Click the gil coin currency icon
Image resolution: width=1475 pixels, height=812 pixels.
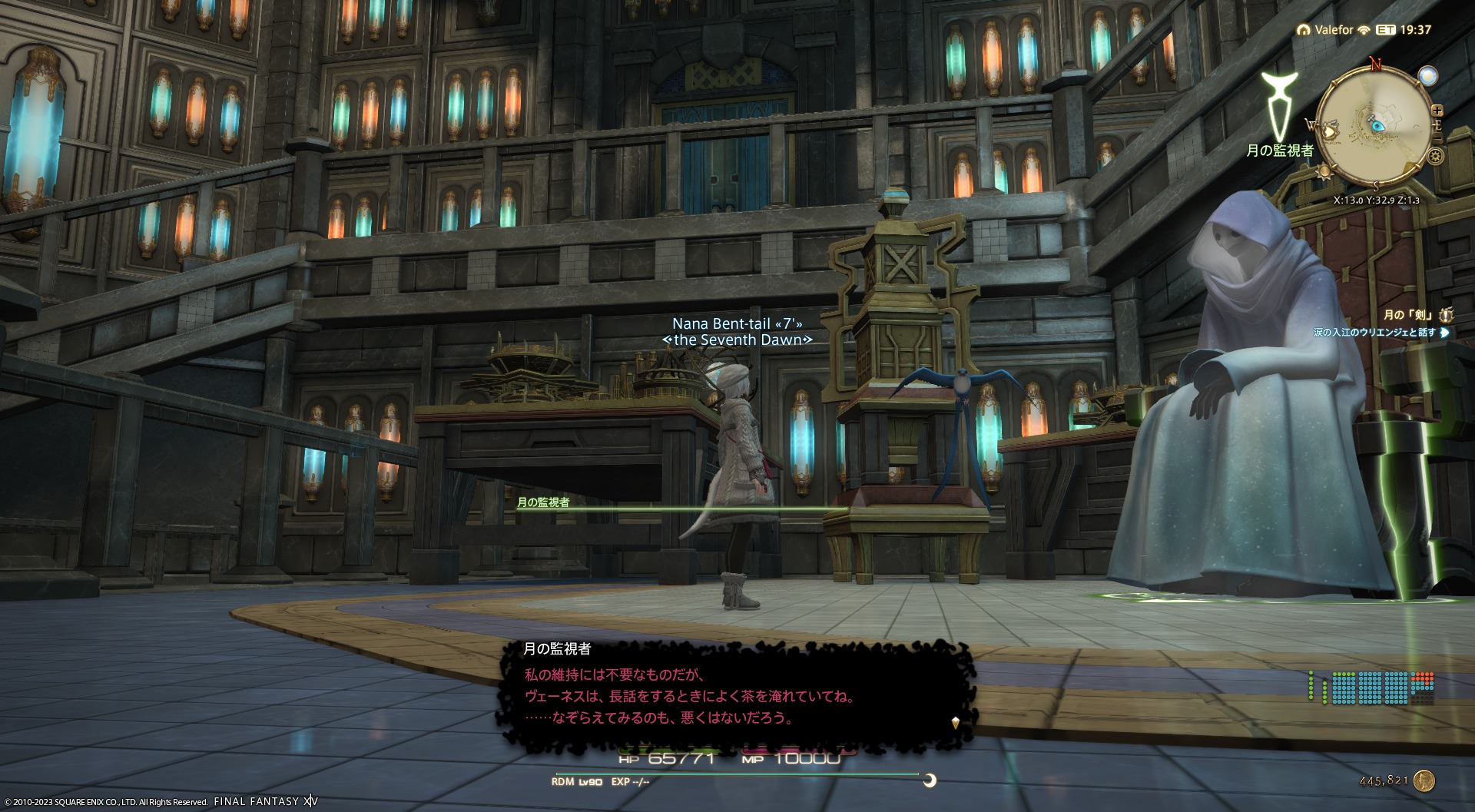(1424, 781)
